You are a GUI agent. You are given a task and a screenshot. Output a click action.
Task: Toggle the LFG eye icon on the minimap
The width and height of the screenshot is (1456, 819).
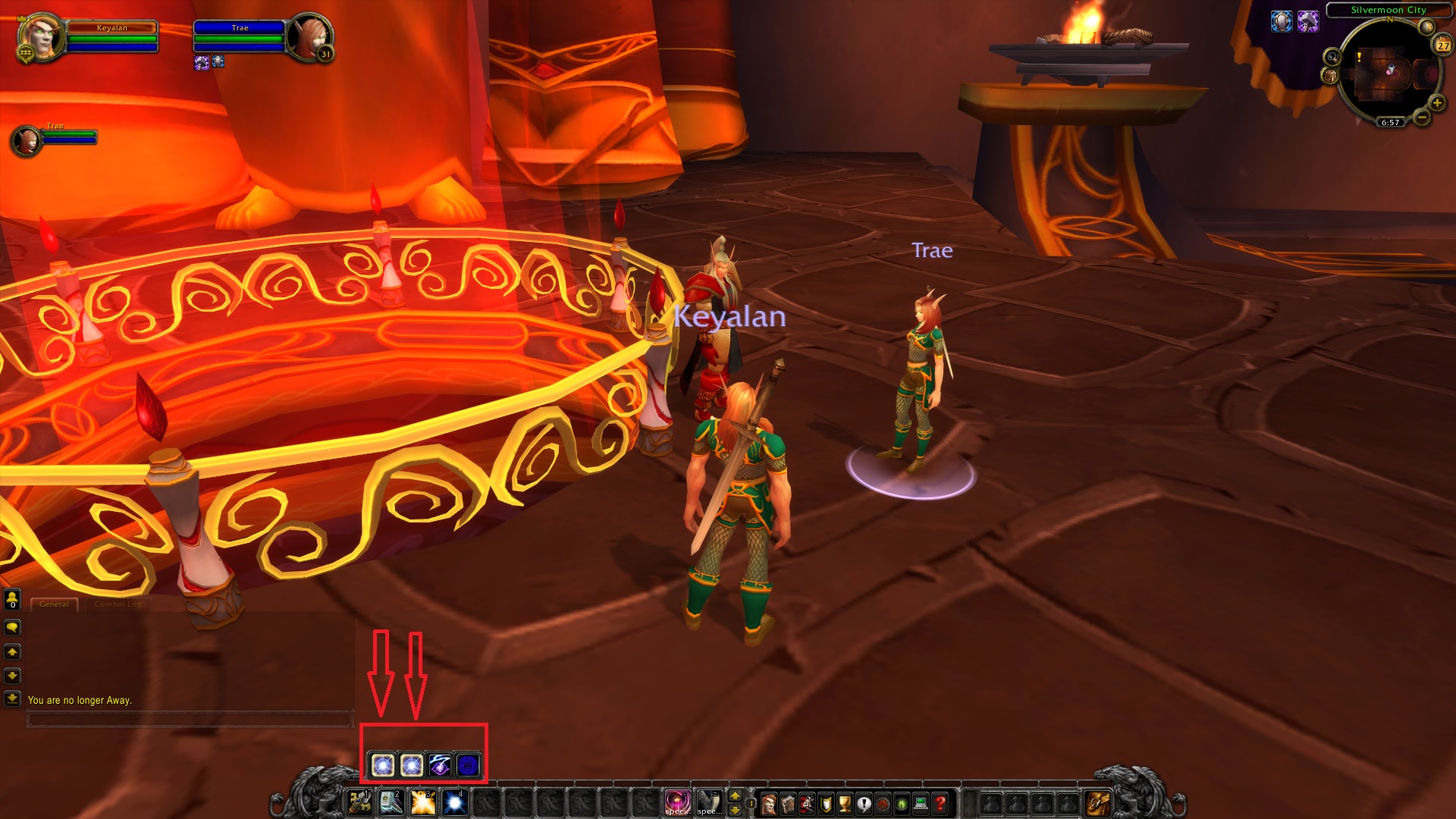coord(901,805)
